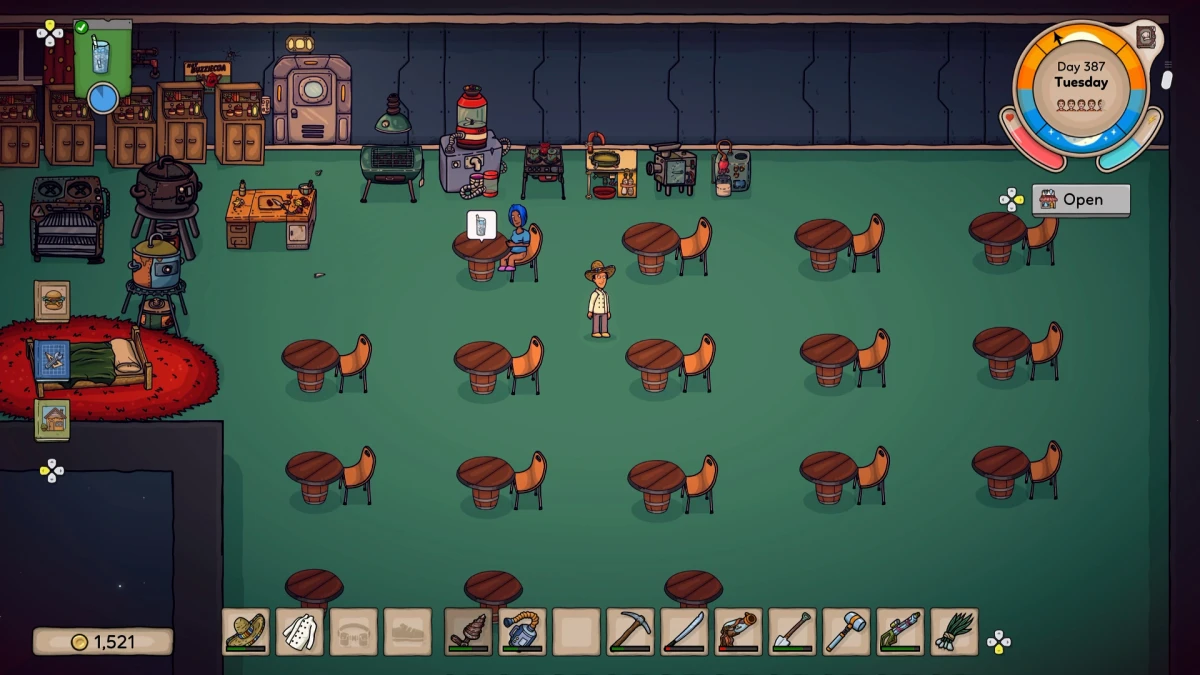Equip the machete blade slot

click(x=684, y=632)
